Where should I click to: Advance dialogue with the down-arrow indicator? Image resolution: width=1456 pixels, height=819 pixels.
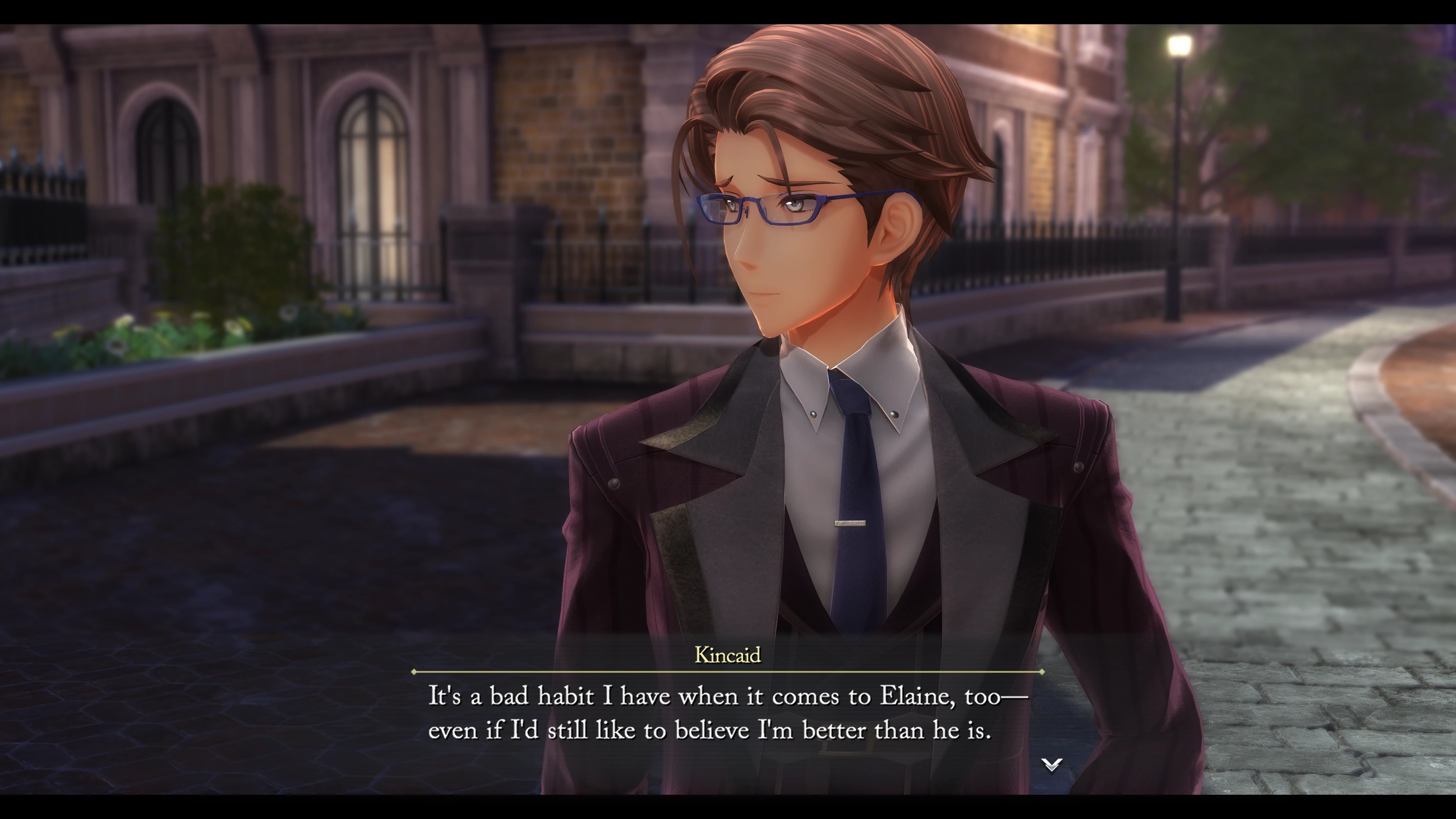(1051, 765)
